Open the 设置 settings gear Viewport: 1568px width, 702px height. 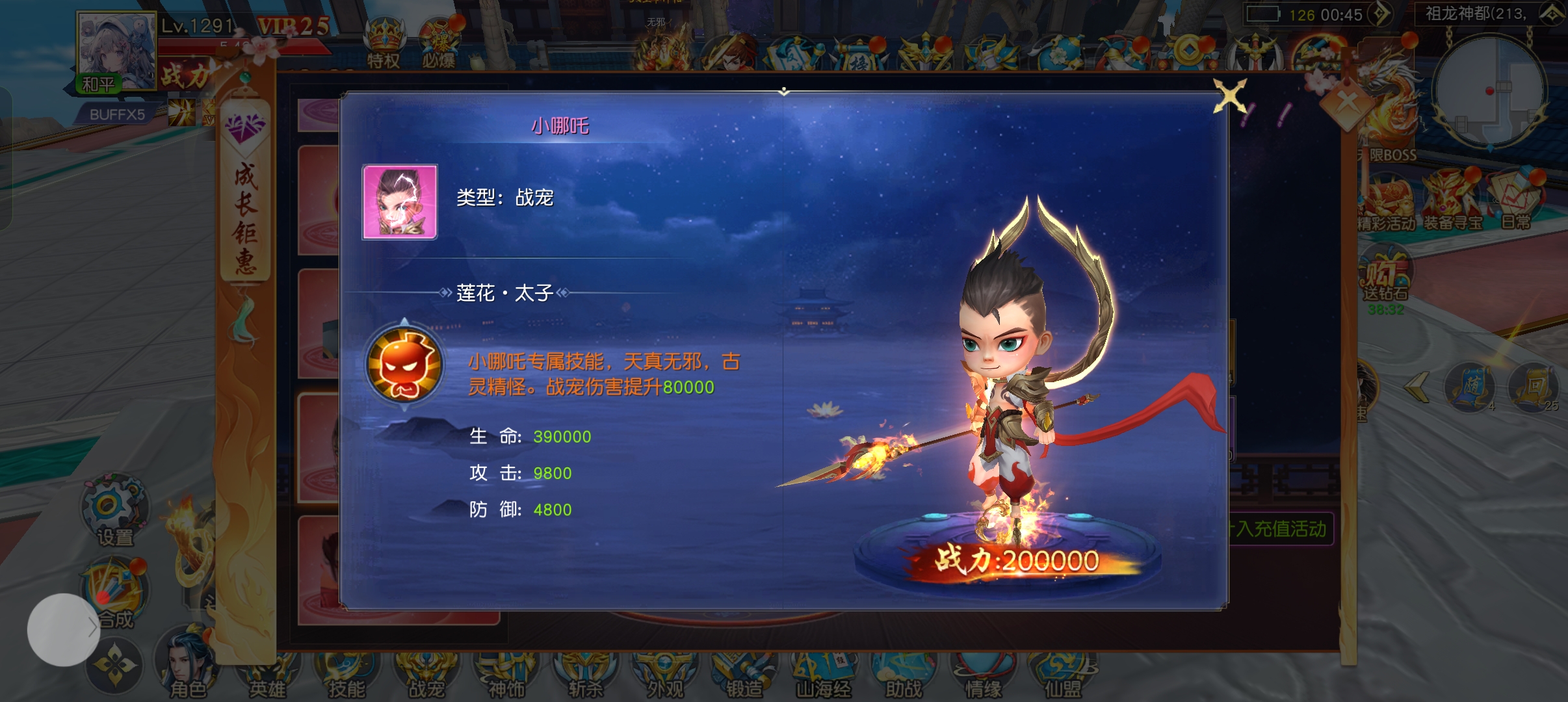[114, 510]
